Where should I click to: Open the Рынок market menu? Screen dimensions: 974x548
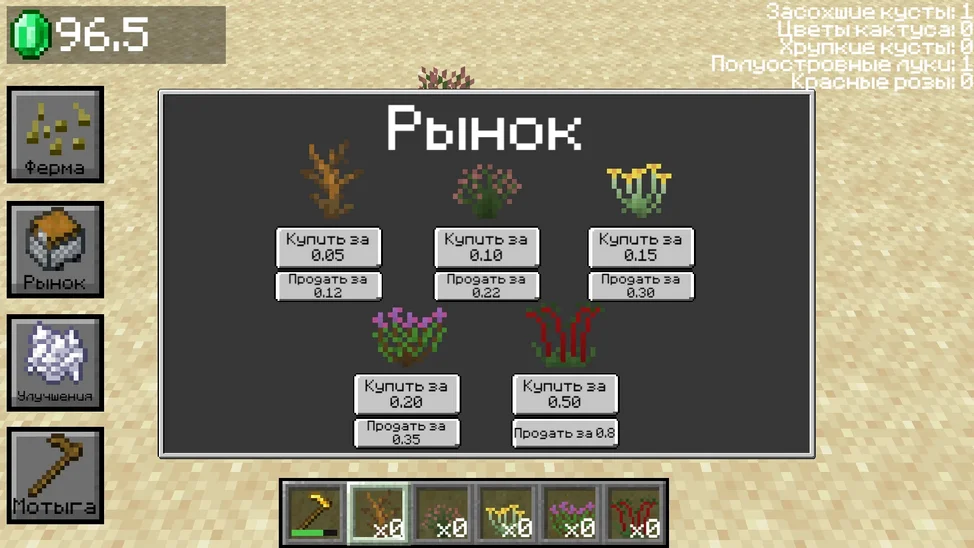(55, 249)
